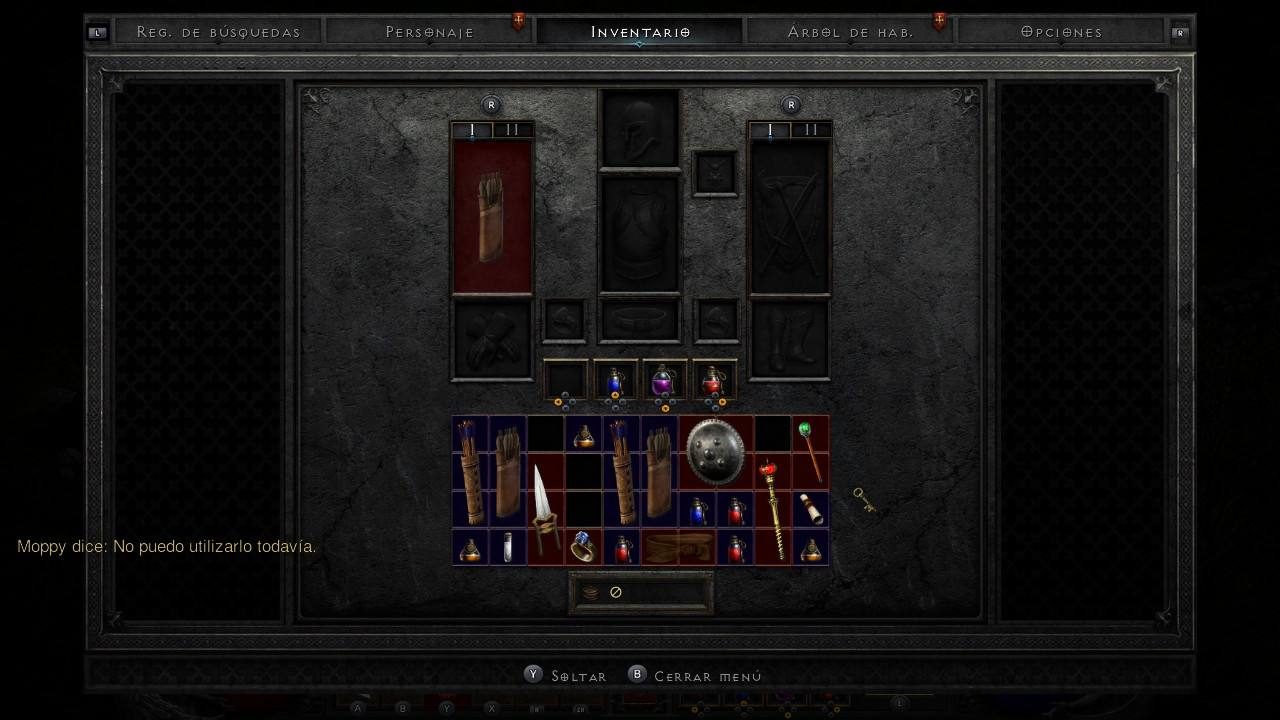This screenshot has width=1280, height=720.
Task: Choose the golden scepter with red gem
Action: pyautogui.click(x=772, y=508)
